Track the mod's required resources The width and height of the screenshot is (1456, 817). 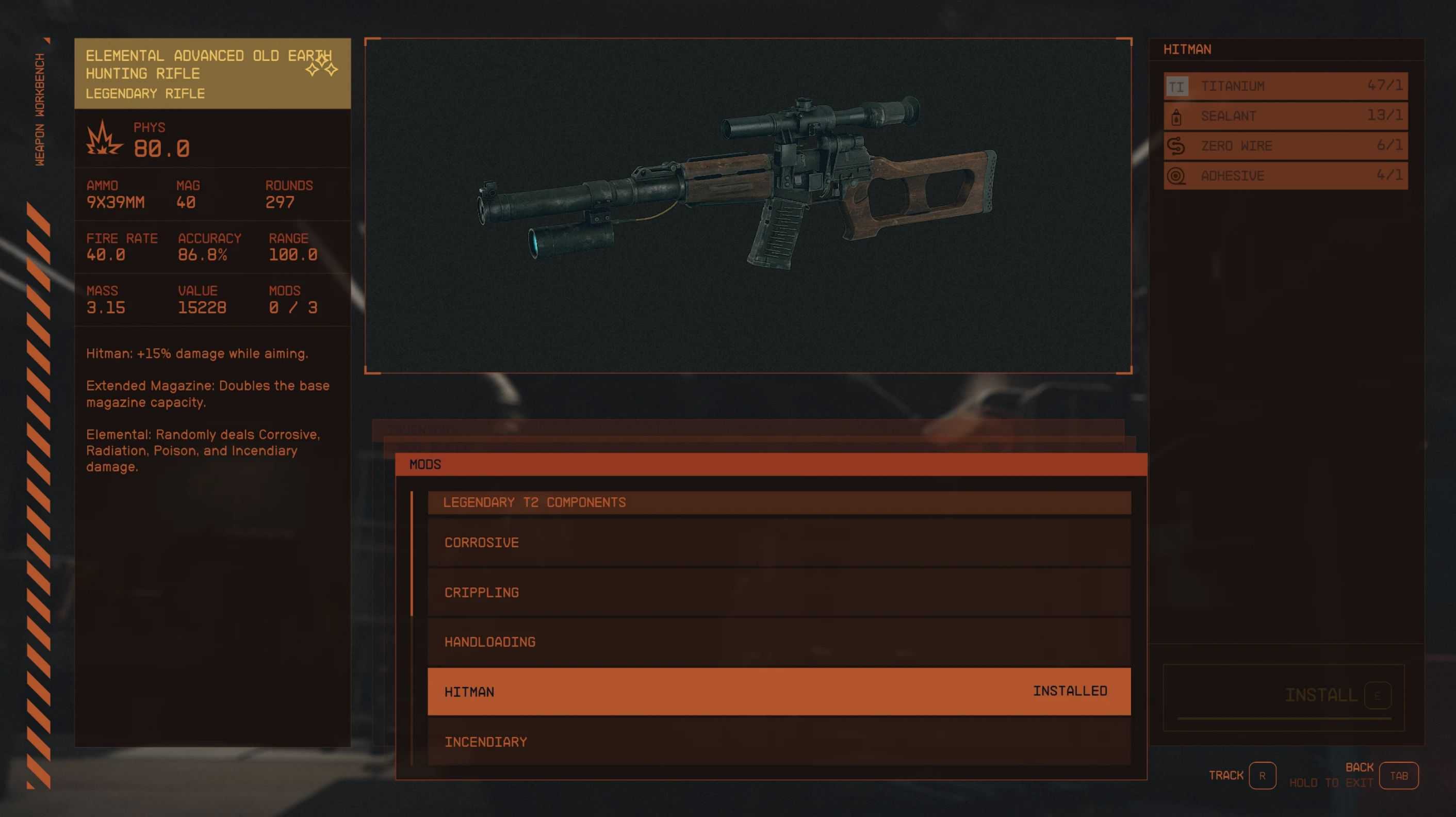[x=1262, y=775]
